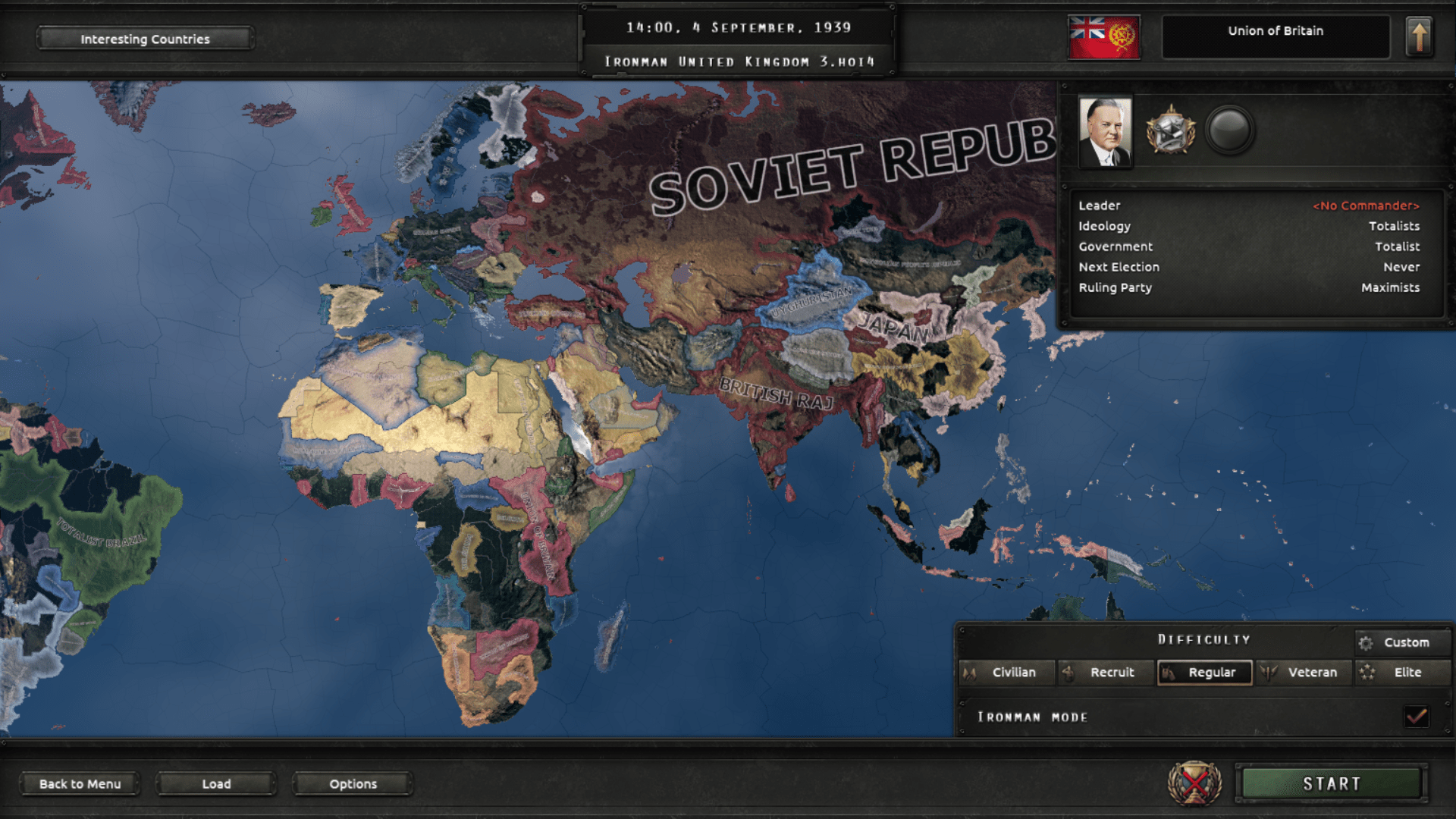Click the Elite difficulty stars icon
Image resolution: width=1456 pixels, height=819 pixels.
pos(1367,672)
